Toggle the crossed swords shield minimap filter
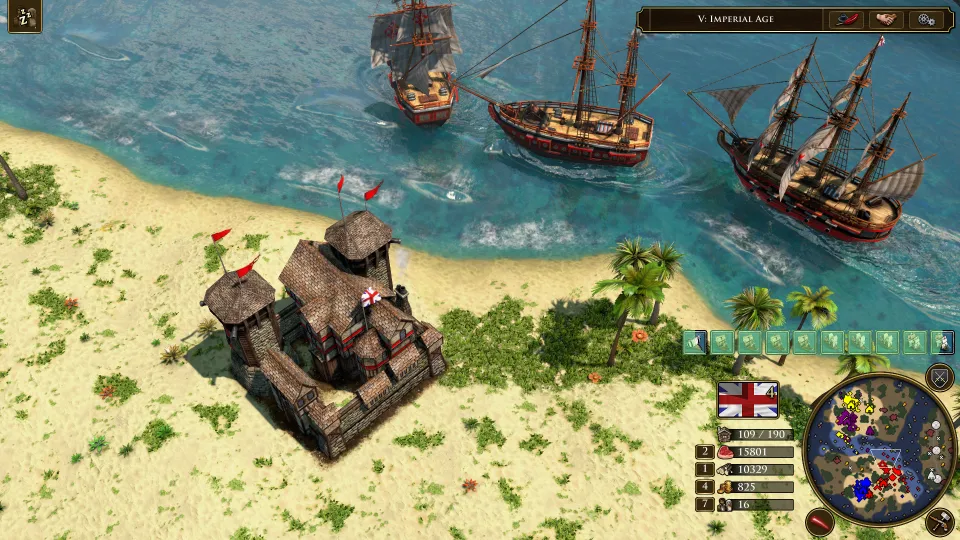Screen dimensions: 960x540 tap(939, 377)
